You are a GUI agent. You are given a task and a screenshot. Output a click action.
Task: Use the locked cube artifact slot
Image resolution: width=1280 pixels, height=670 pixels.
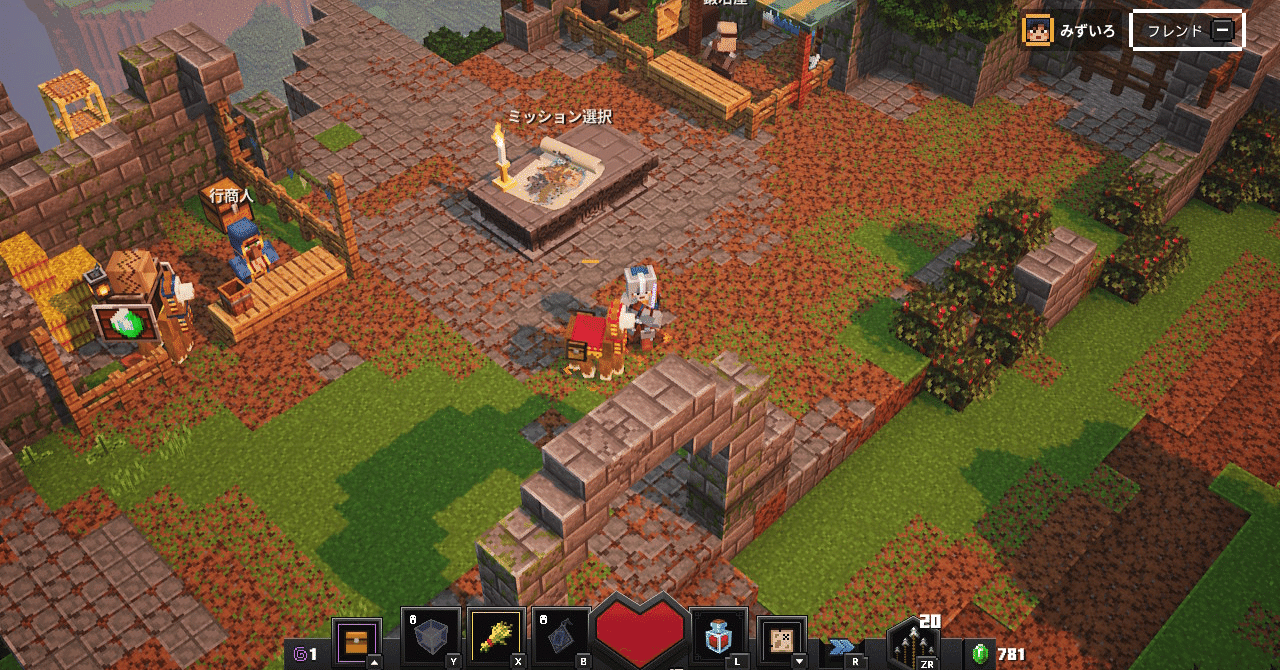(431, 637)
